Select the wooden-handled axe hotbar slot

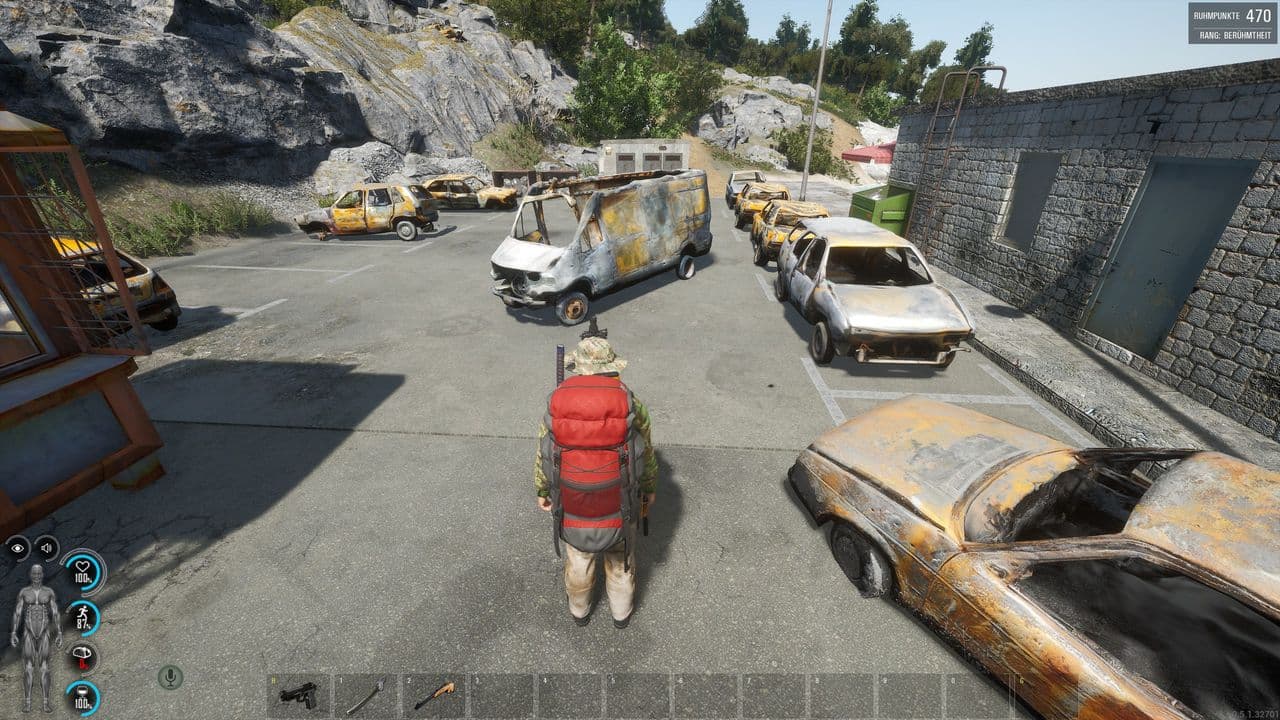434,695
